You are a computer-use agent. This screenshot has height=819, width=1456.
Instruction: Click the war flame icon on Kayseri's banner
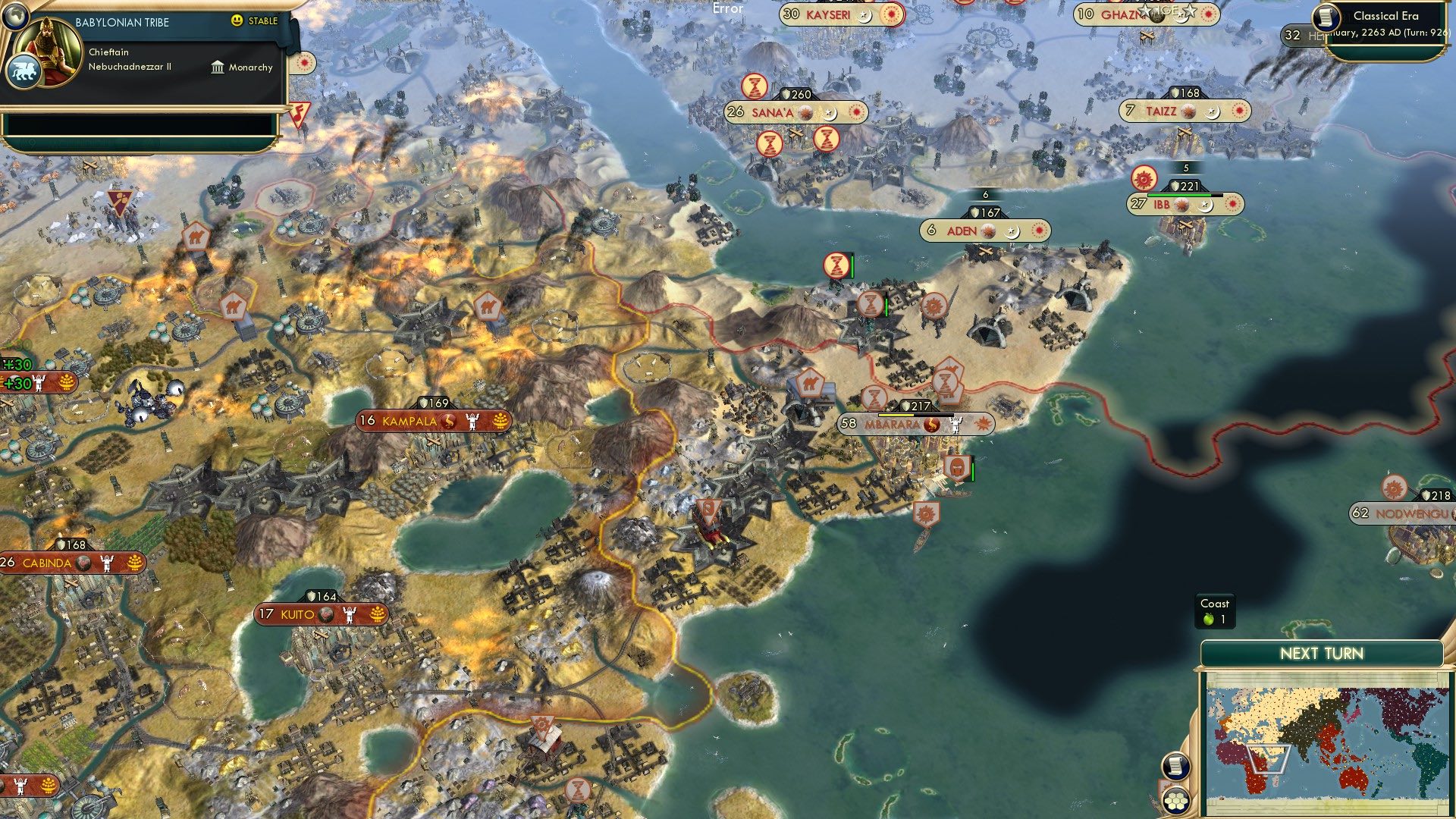pyautogui.click(x=890, y=13)
